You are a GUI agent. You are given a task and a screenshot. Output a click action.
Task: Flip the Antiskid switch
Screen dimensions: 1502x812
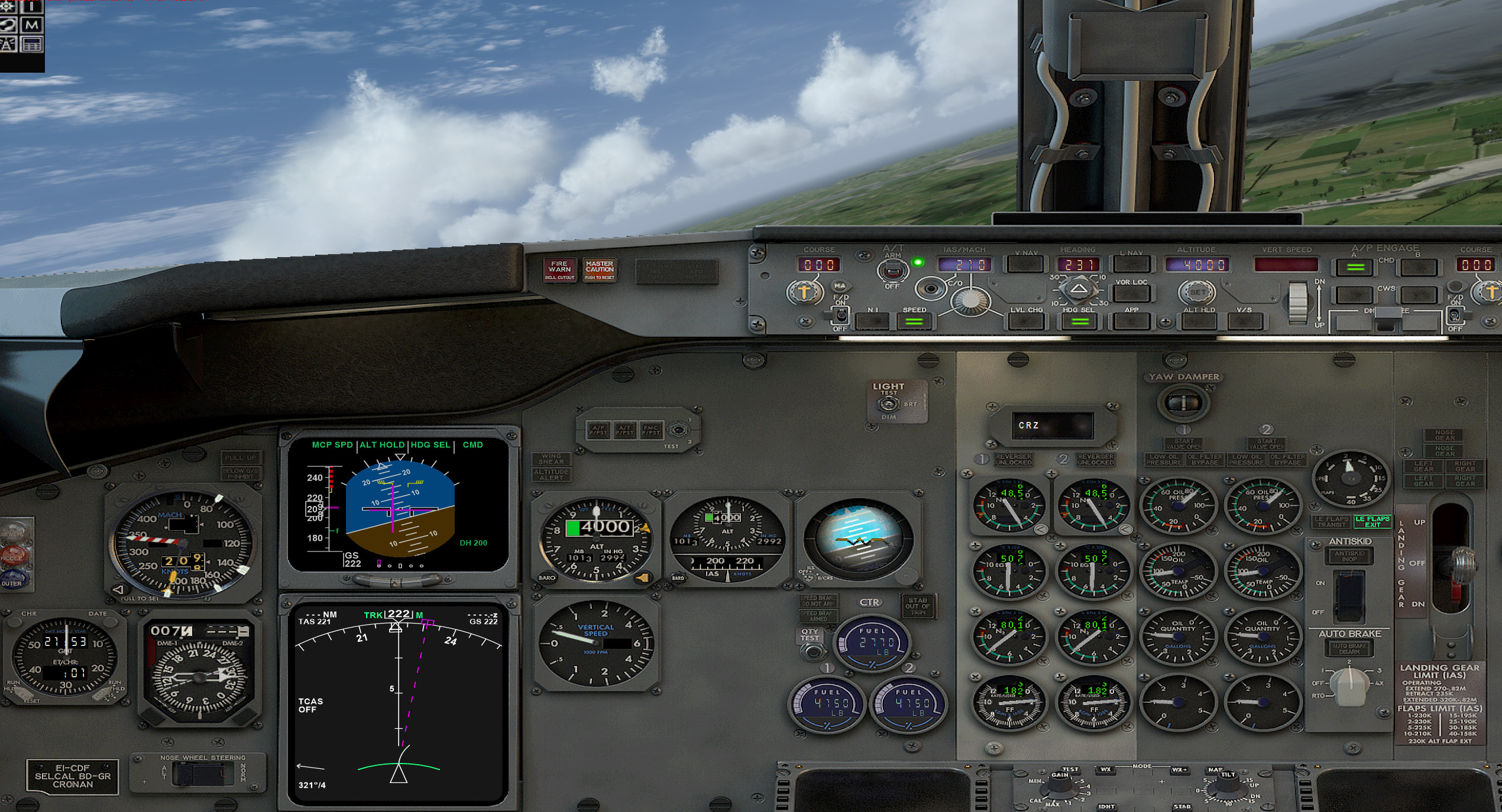click(x=1350, y=593)
